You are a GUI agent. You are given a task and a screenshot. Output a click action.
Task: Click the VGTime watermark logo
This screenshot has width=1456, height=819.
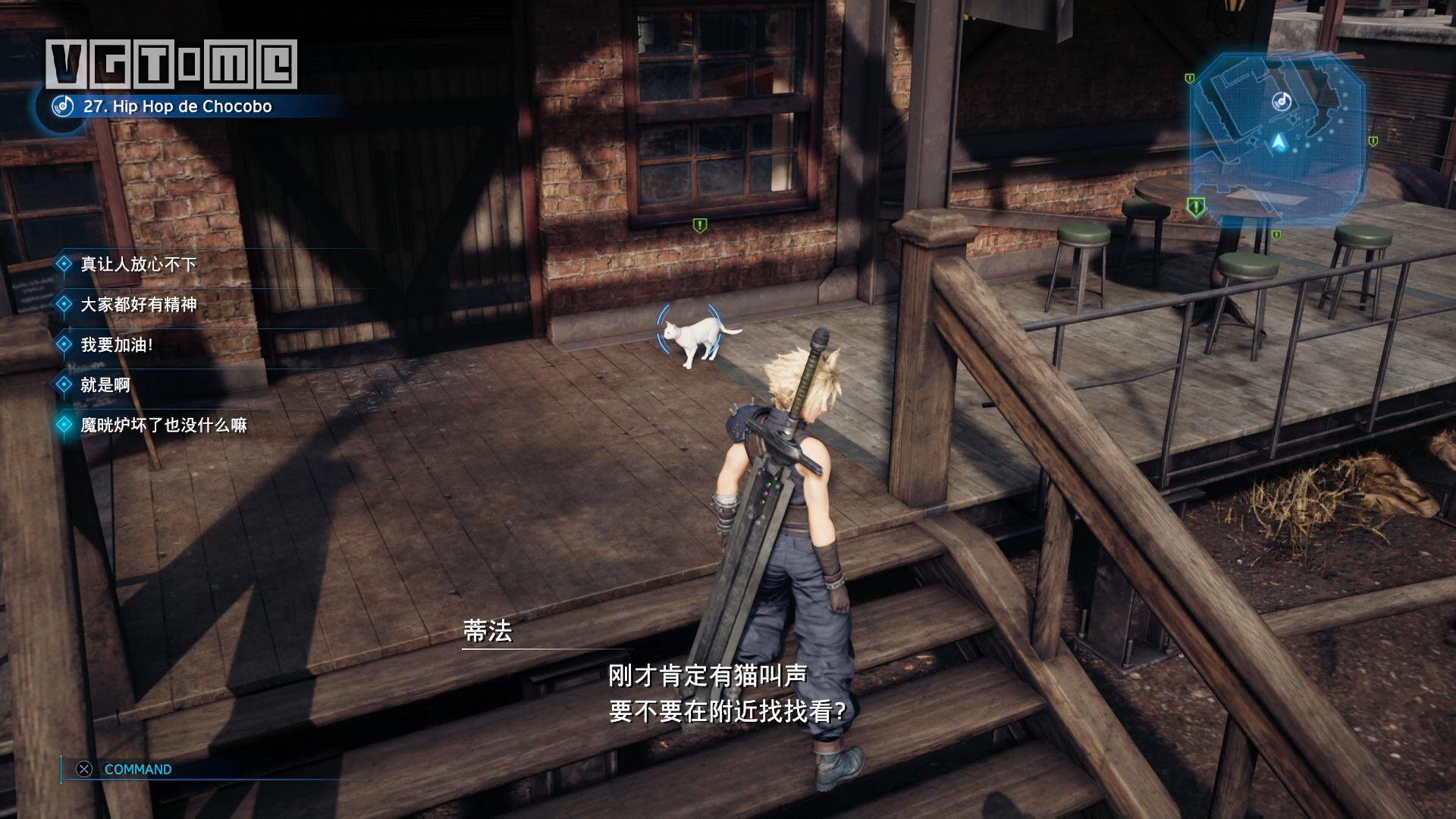point(171,64)
